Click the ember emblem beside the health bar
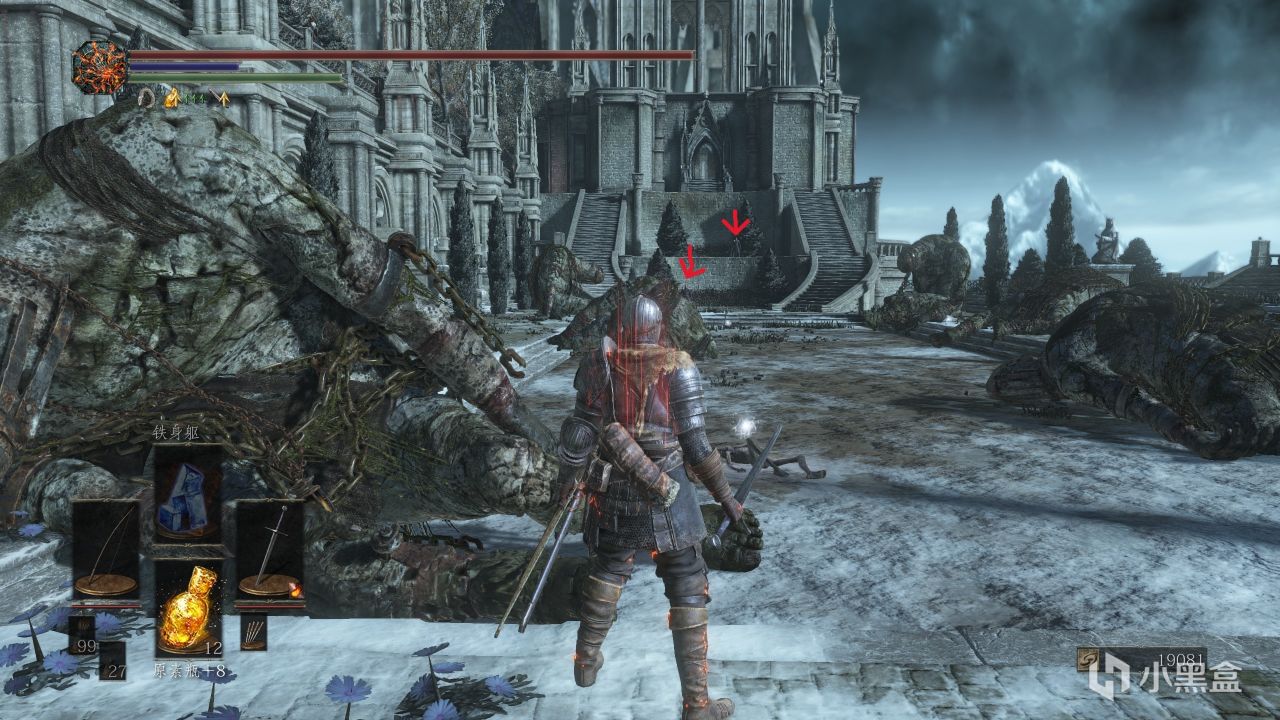Image resolution: width=1280 pixels, height=720 pixels. tap(100, 67)
